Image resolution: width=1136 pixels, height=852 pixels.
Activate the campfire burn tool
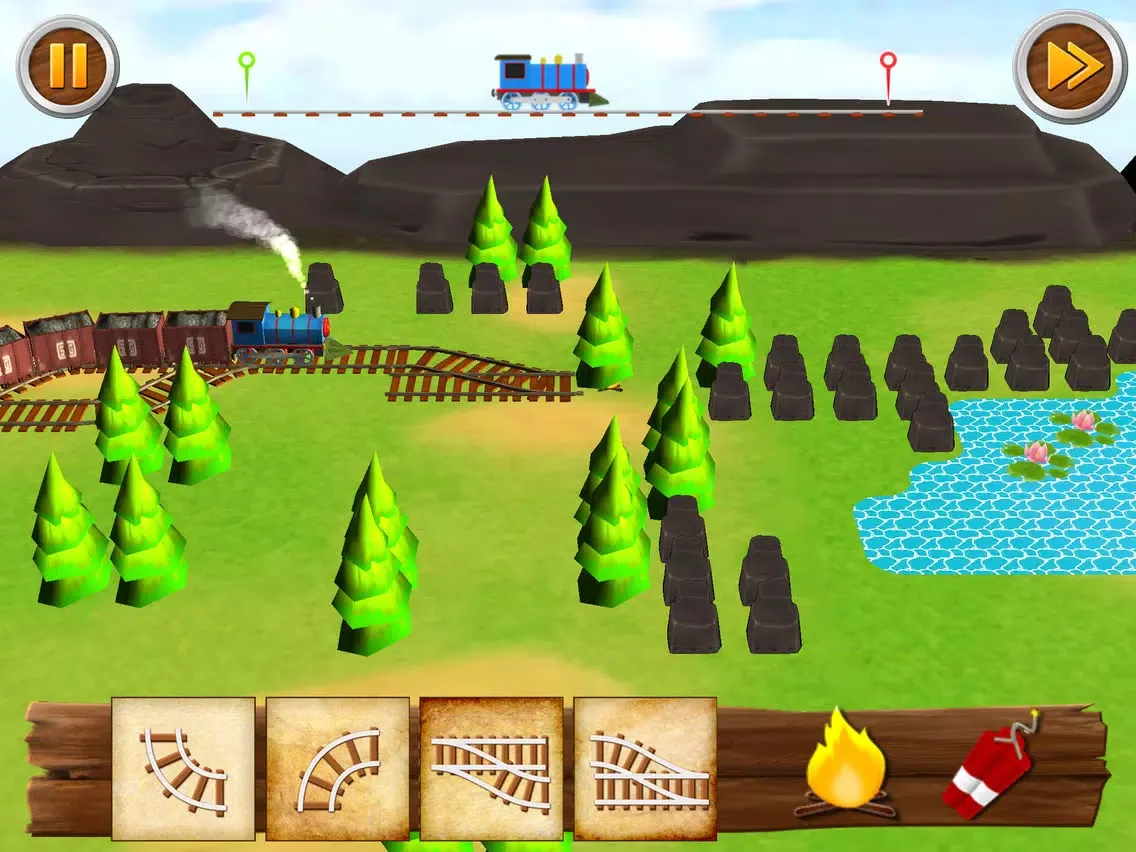click(x=846, y=763)
